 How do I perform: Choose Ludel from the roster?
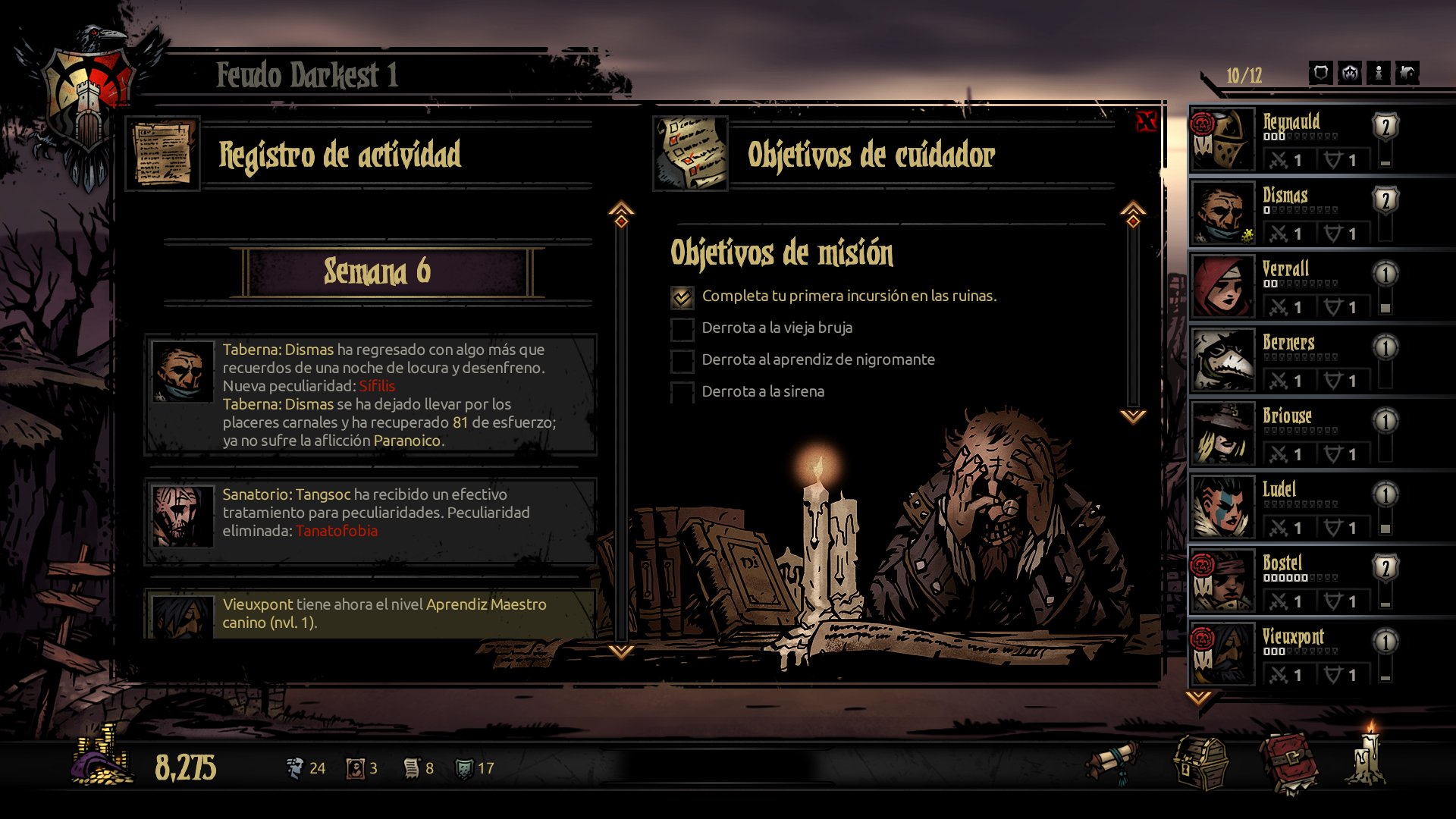point(1289,507)
